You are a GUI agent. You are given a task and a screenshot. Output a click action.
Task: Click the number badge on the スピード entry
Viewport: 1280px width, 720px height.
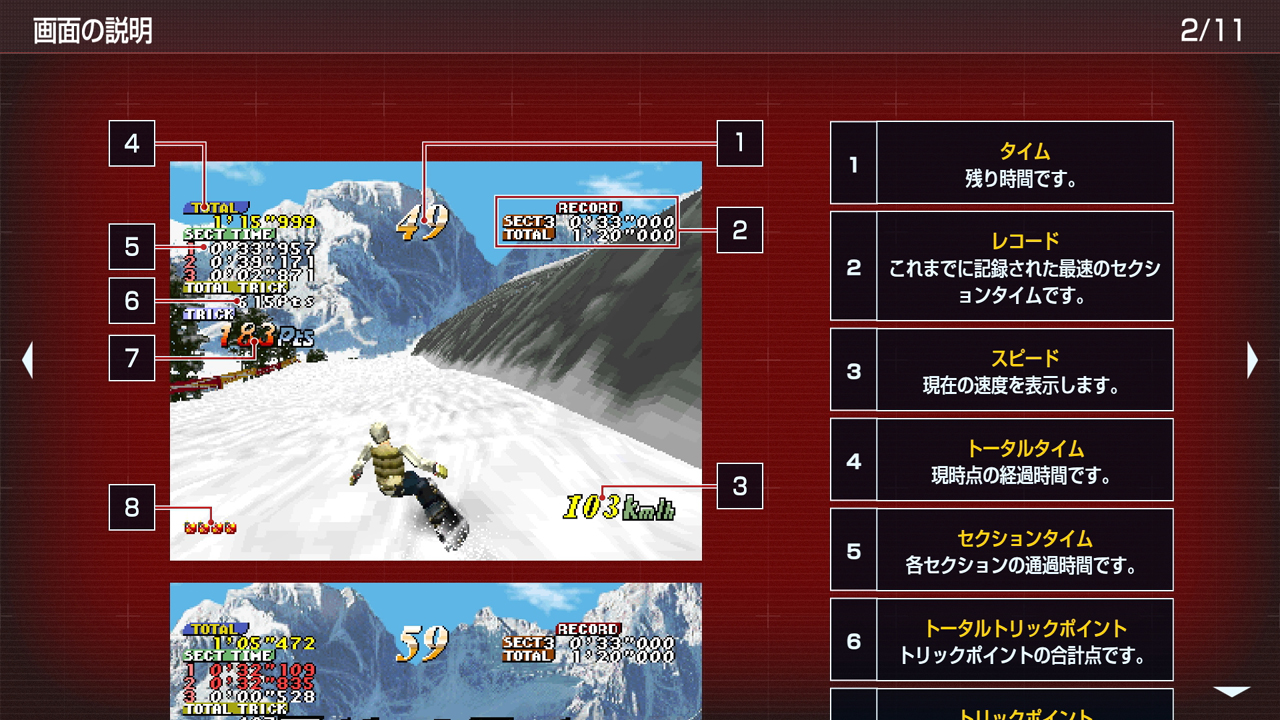pyautogui.click(x=853, y=371)
